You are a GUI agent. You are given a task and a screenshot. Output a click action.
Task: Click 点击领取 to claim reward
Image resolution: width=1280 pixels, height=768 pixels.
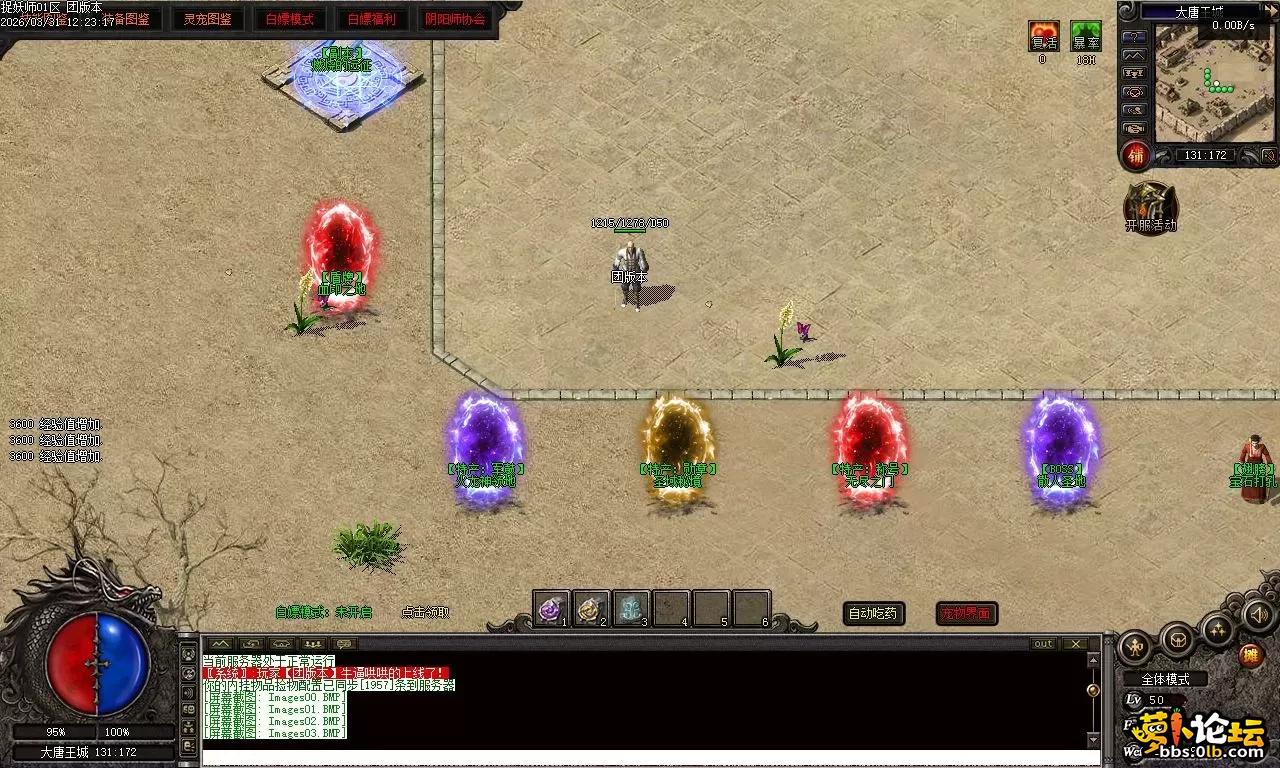point(425,612)
